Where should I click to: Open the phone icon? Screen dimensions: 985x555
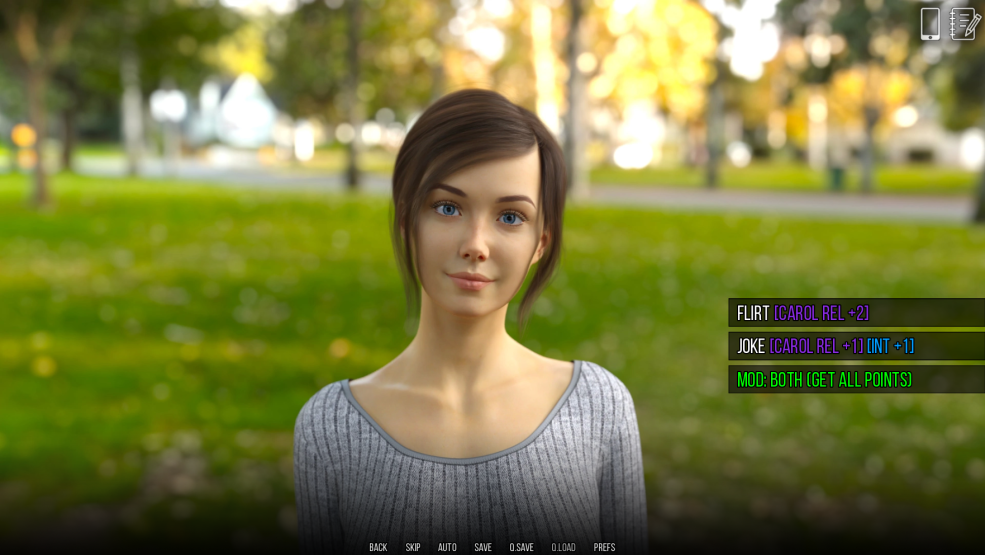click(x=930, y=23)
